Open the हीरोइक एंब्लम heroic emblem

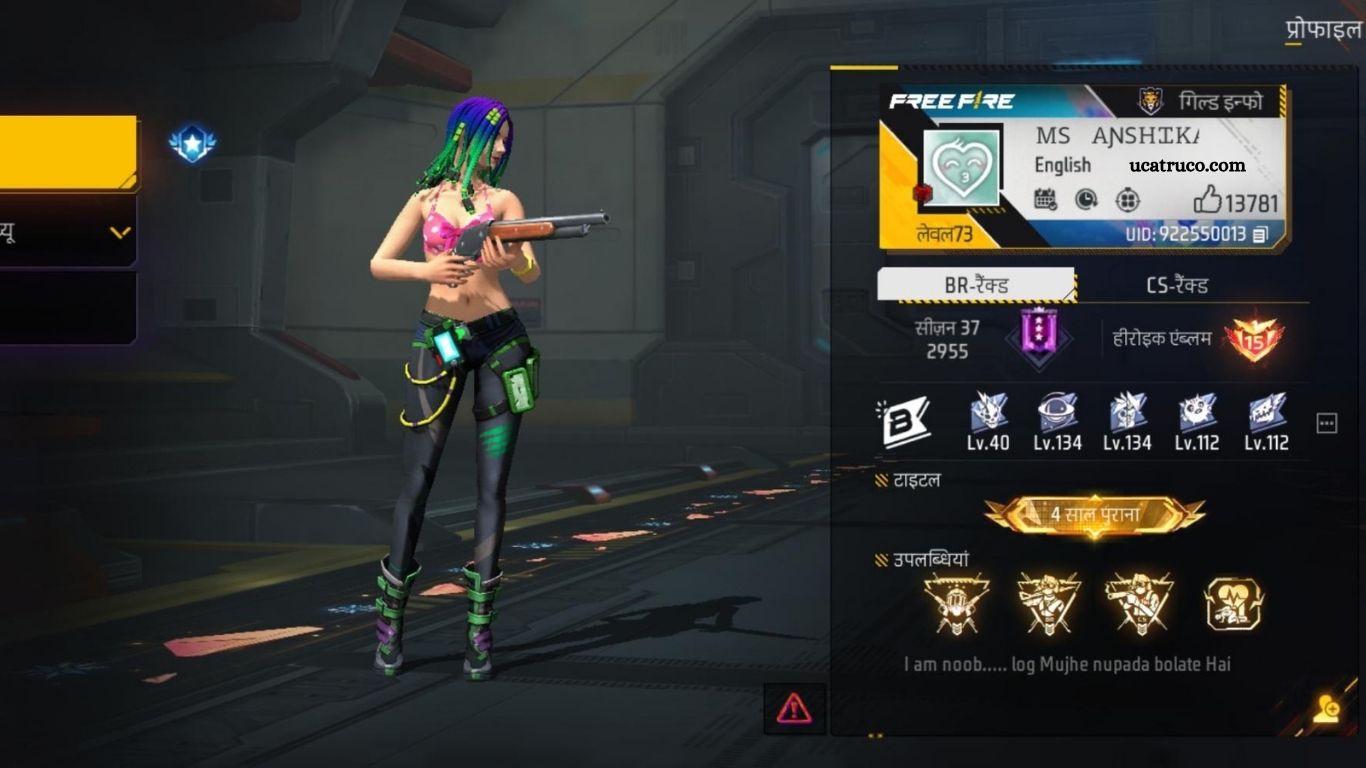(x=1253, y=340)
